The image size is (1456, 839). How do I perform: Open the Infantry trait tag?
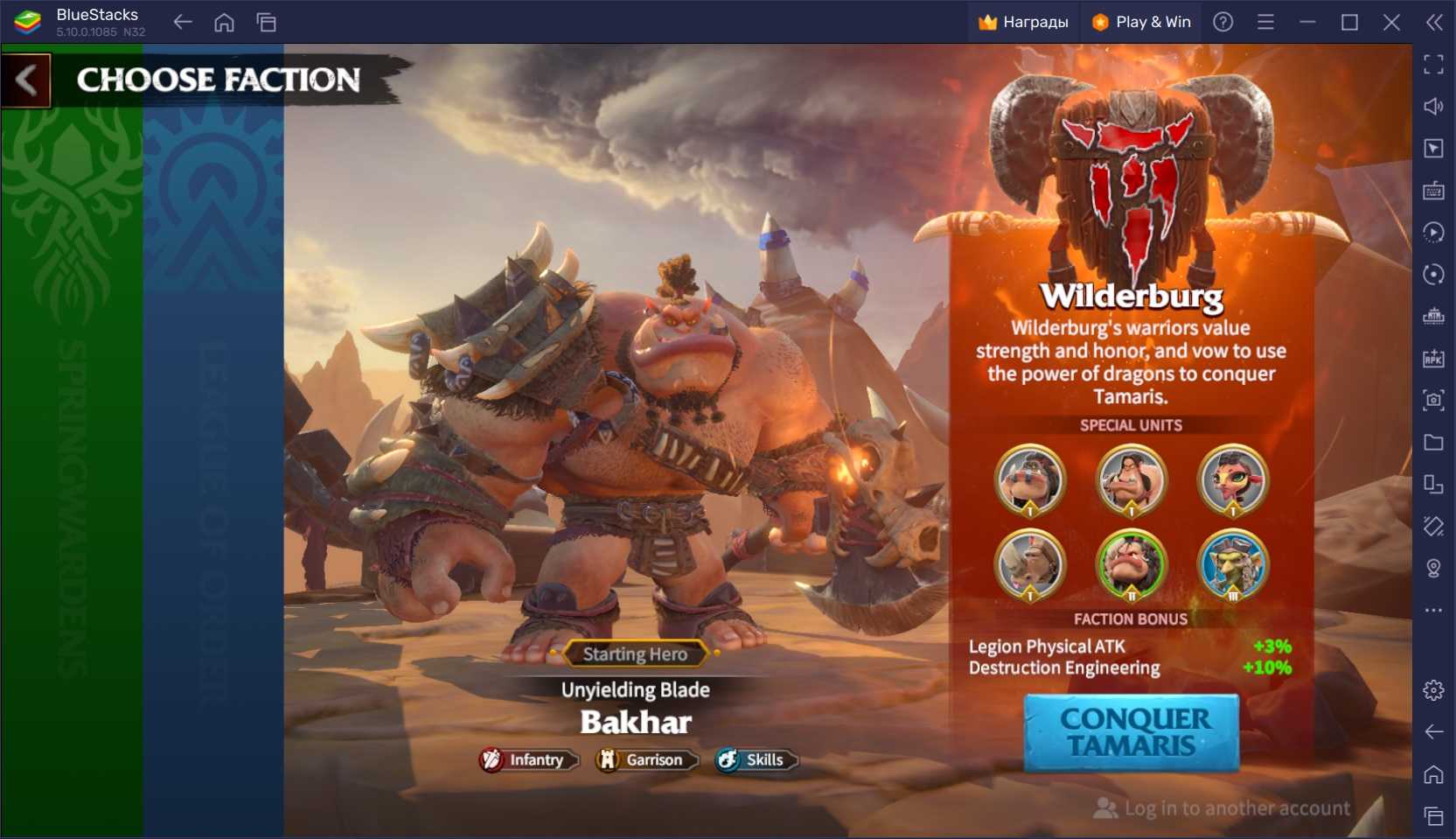pyautogui.click(x=528, y=760)
